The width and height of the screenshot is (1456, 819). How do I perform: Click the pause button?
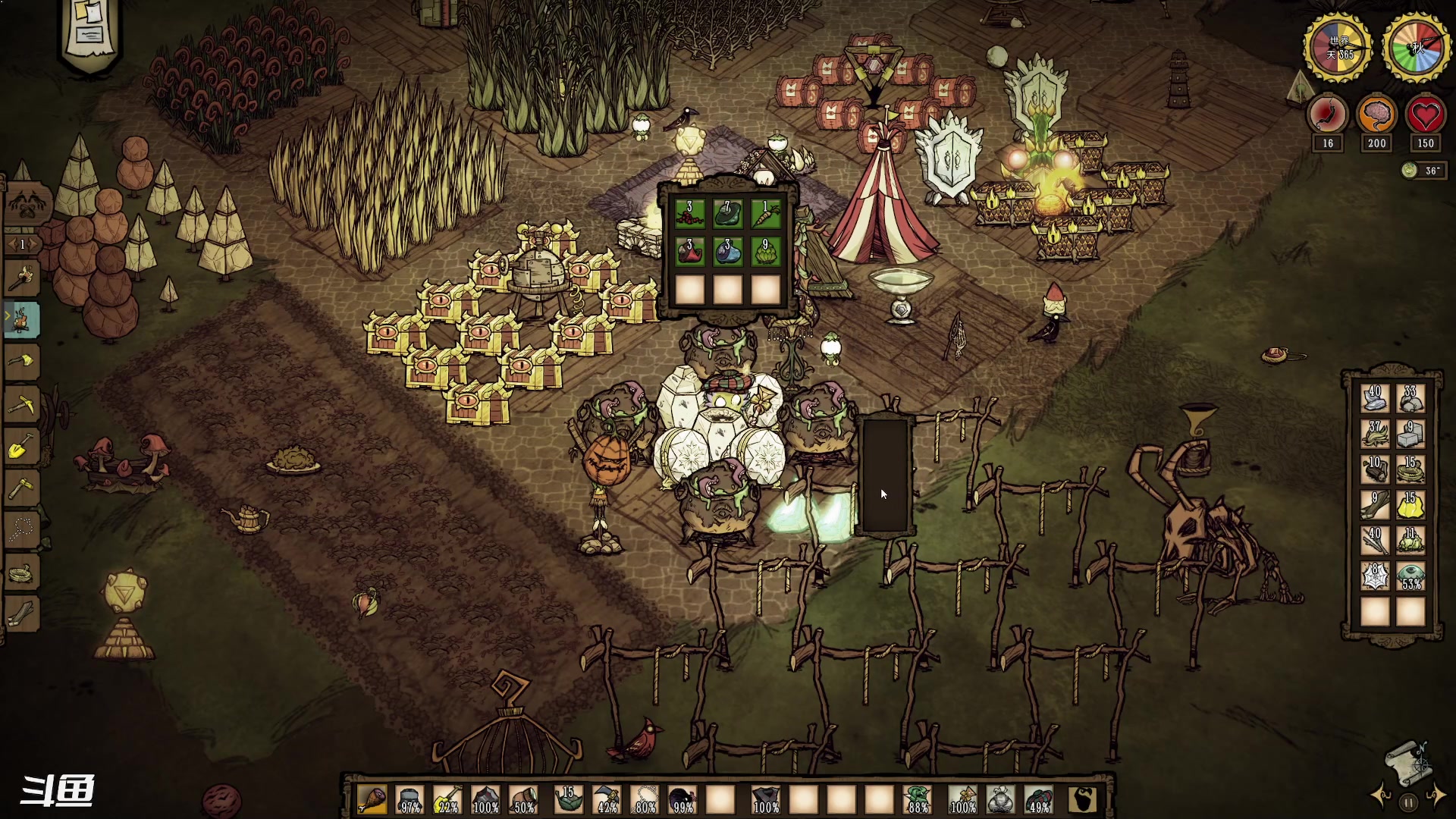[1408, 802]
